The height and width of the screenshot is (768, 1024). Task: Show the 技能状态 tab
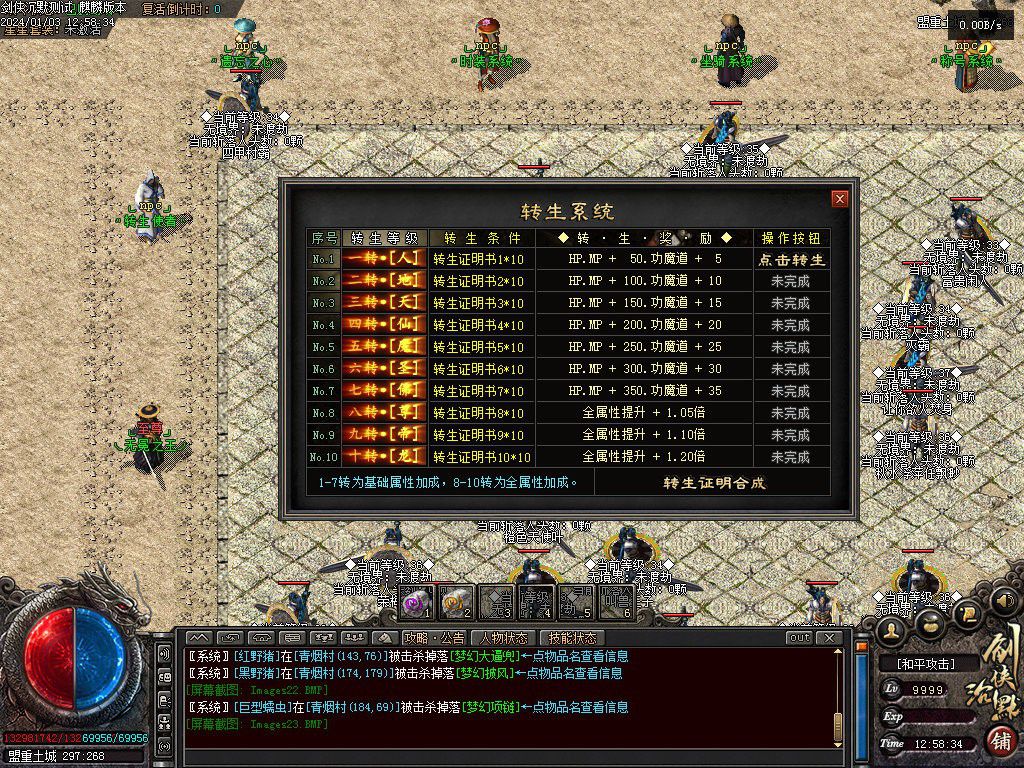pyautogui.click(x=573, y=638)
